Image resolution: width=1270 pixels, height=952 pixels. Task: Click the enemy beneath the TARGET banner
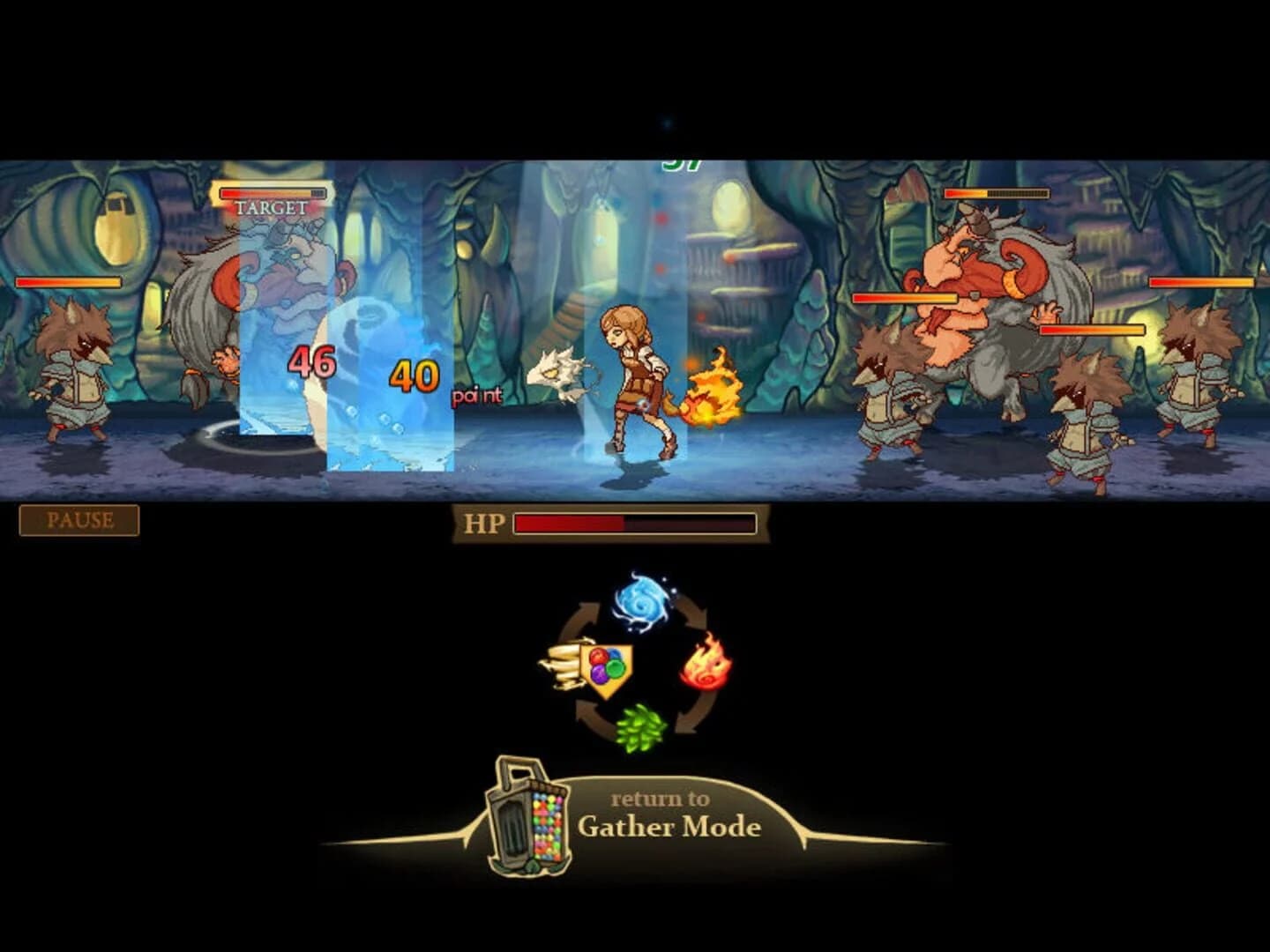265,282
